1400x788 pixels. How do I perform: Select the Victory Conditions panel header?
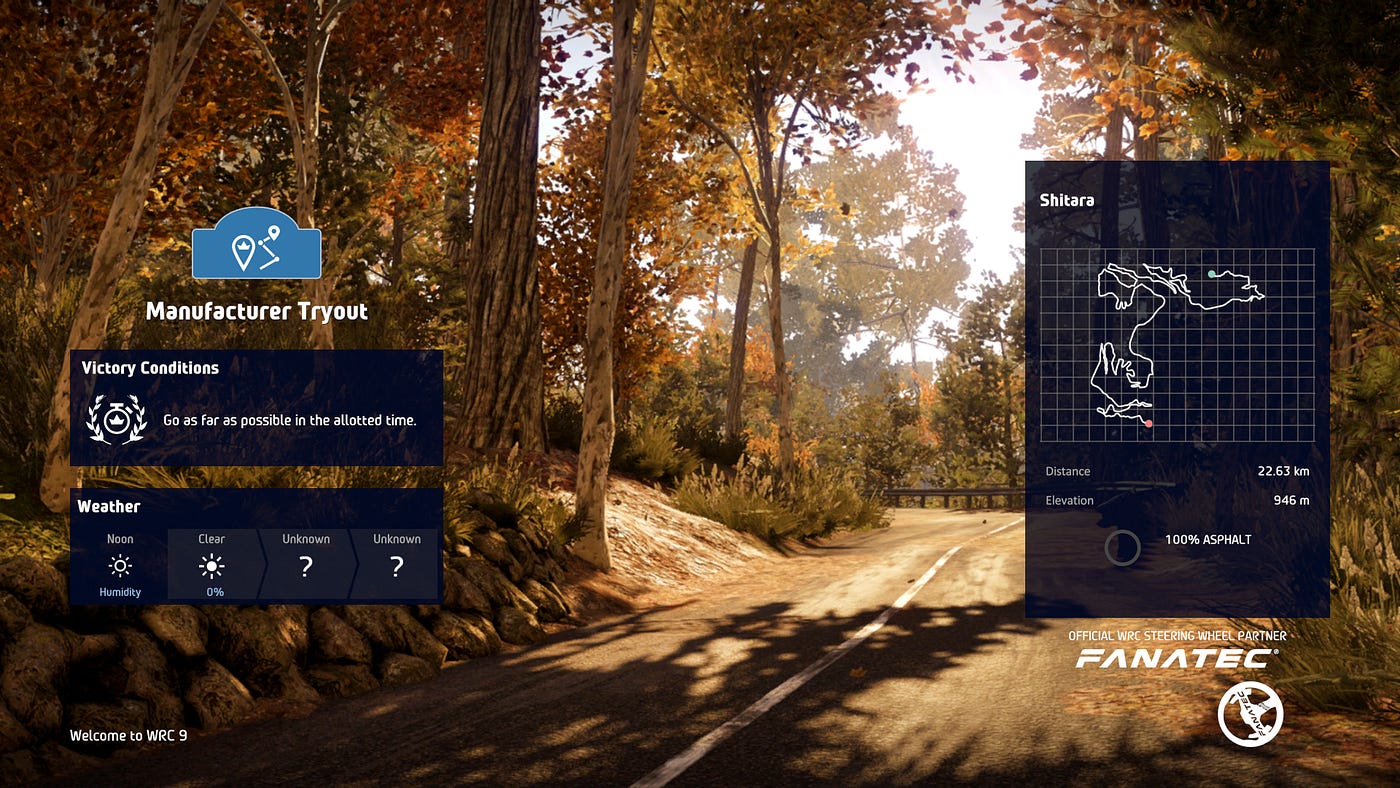[150, 368]
